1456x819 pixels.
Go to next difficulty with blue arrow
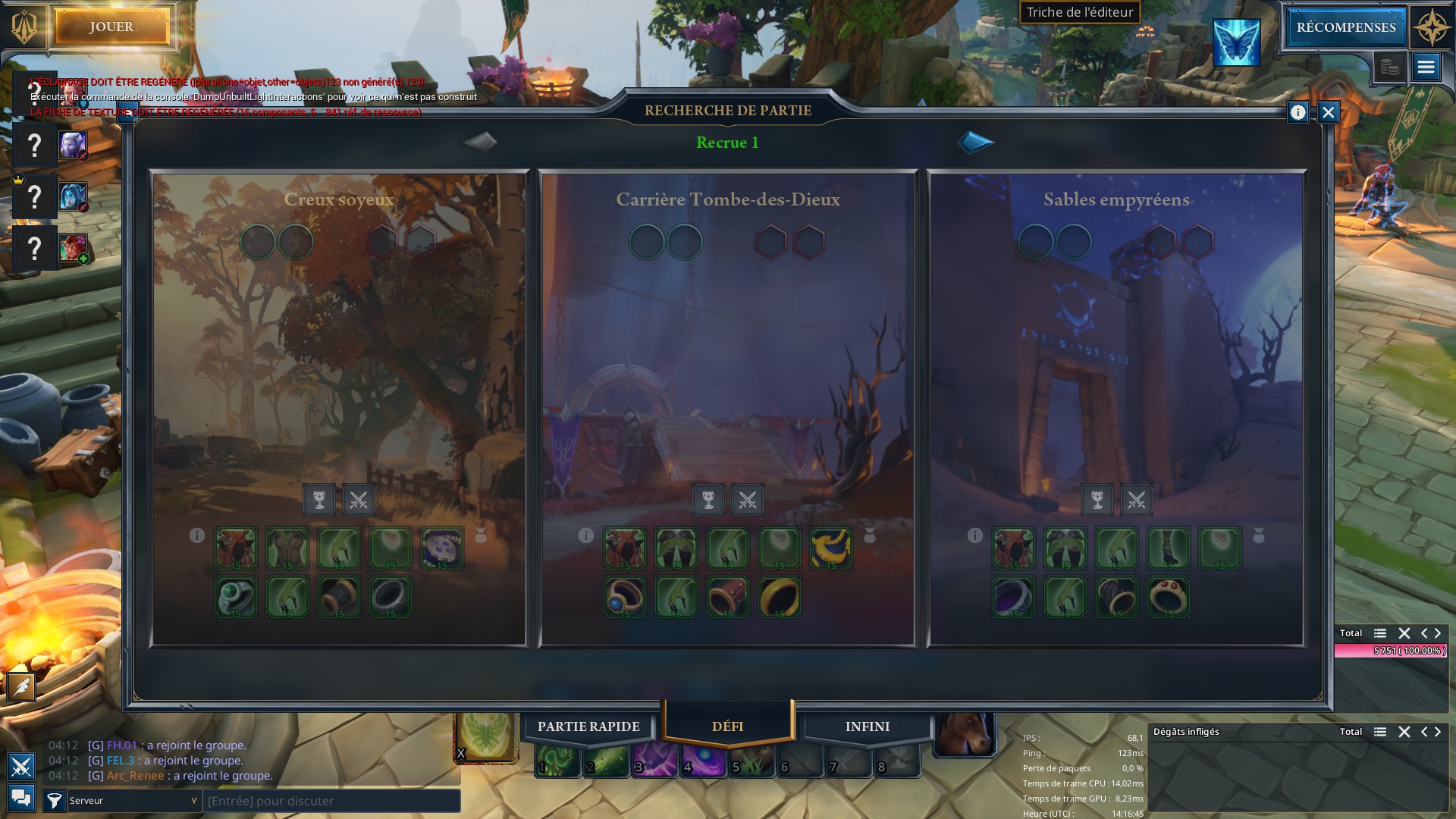tap(975, 142)
